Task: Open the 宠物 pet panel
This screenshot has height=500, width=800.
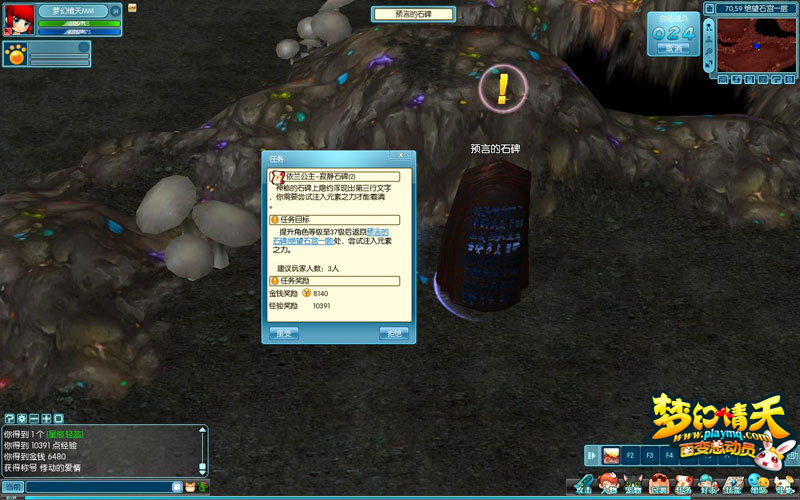Action: pyautogui.click(x=633, y=485)
